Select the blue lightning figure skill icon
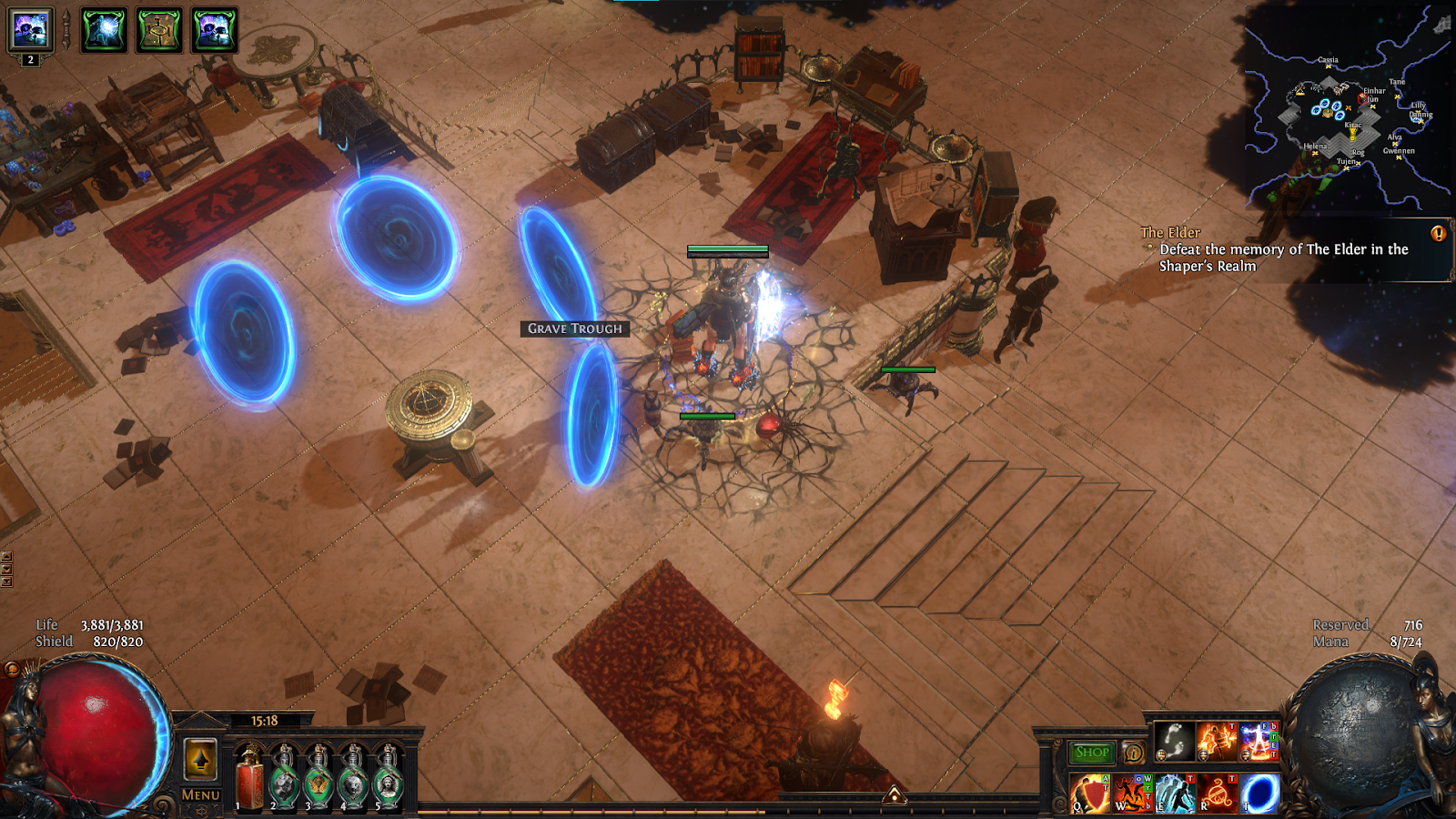 (x=1259, y=741)
